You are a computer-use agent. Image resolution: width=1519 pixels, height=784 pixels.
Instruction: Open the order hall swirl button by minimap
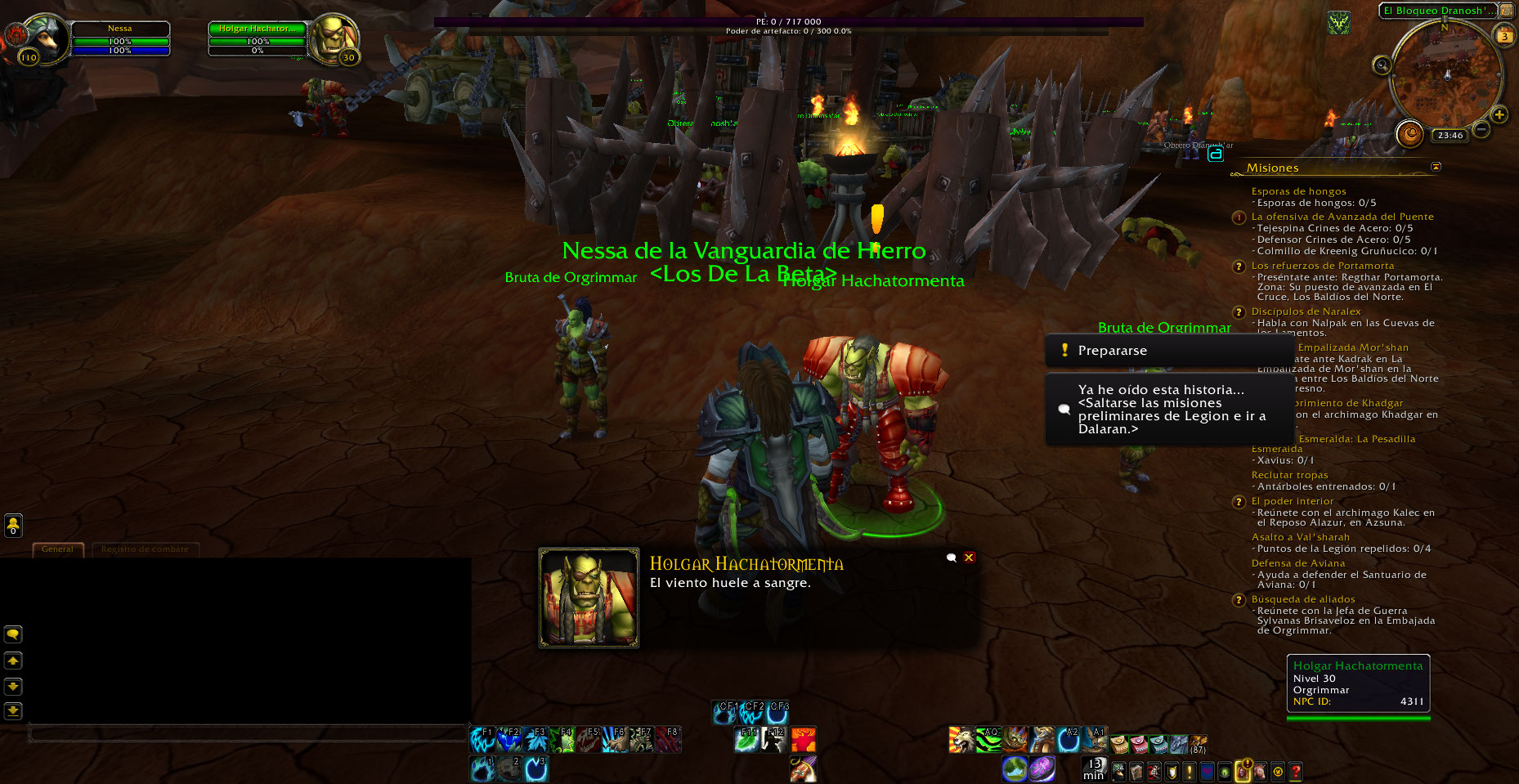[1409, 133]
